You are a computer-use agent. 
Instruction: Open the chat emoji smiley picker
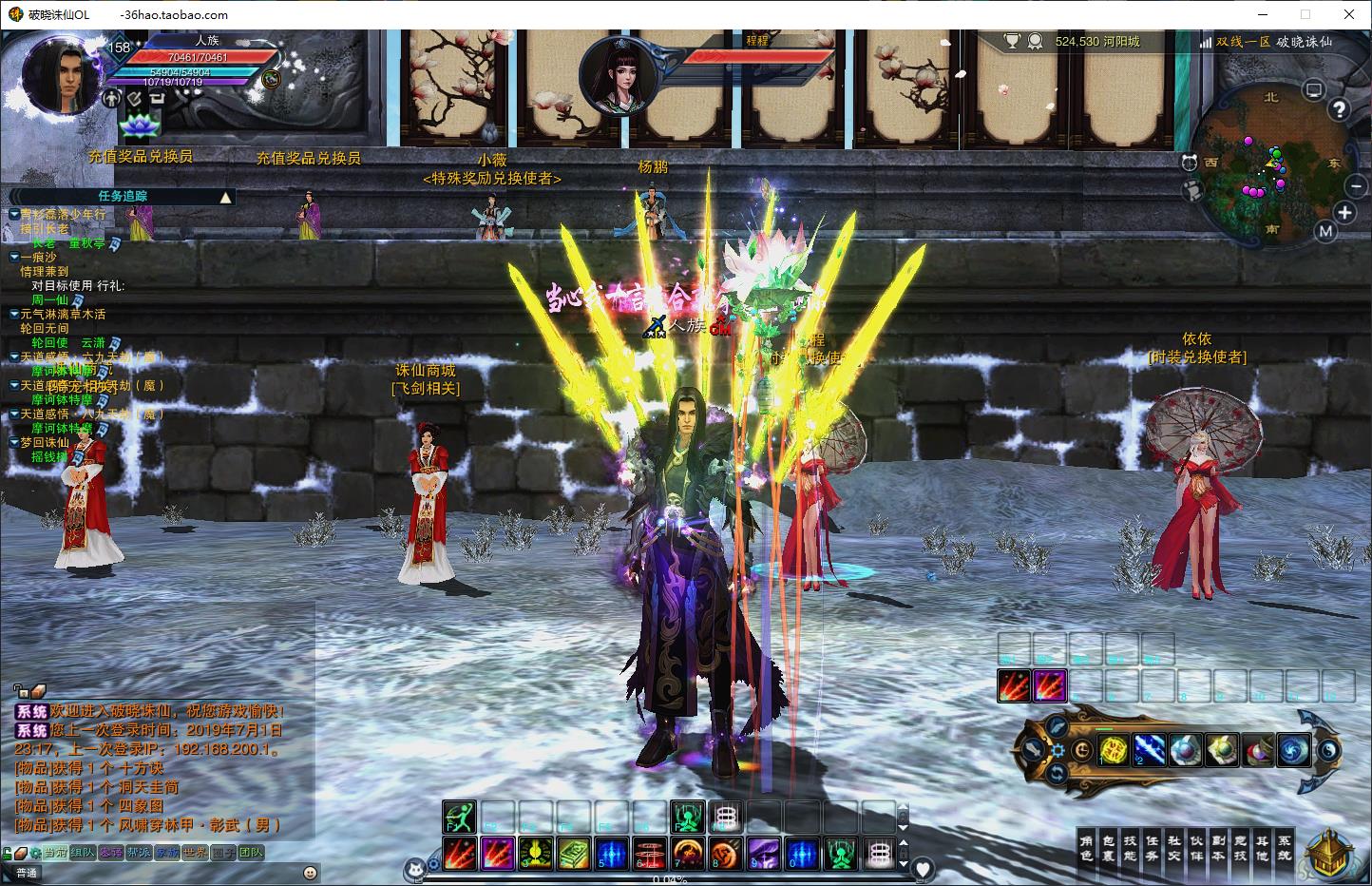(x=310, y=873)
